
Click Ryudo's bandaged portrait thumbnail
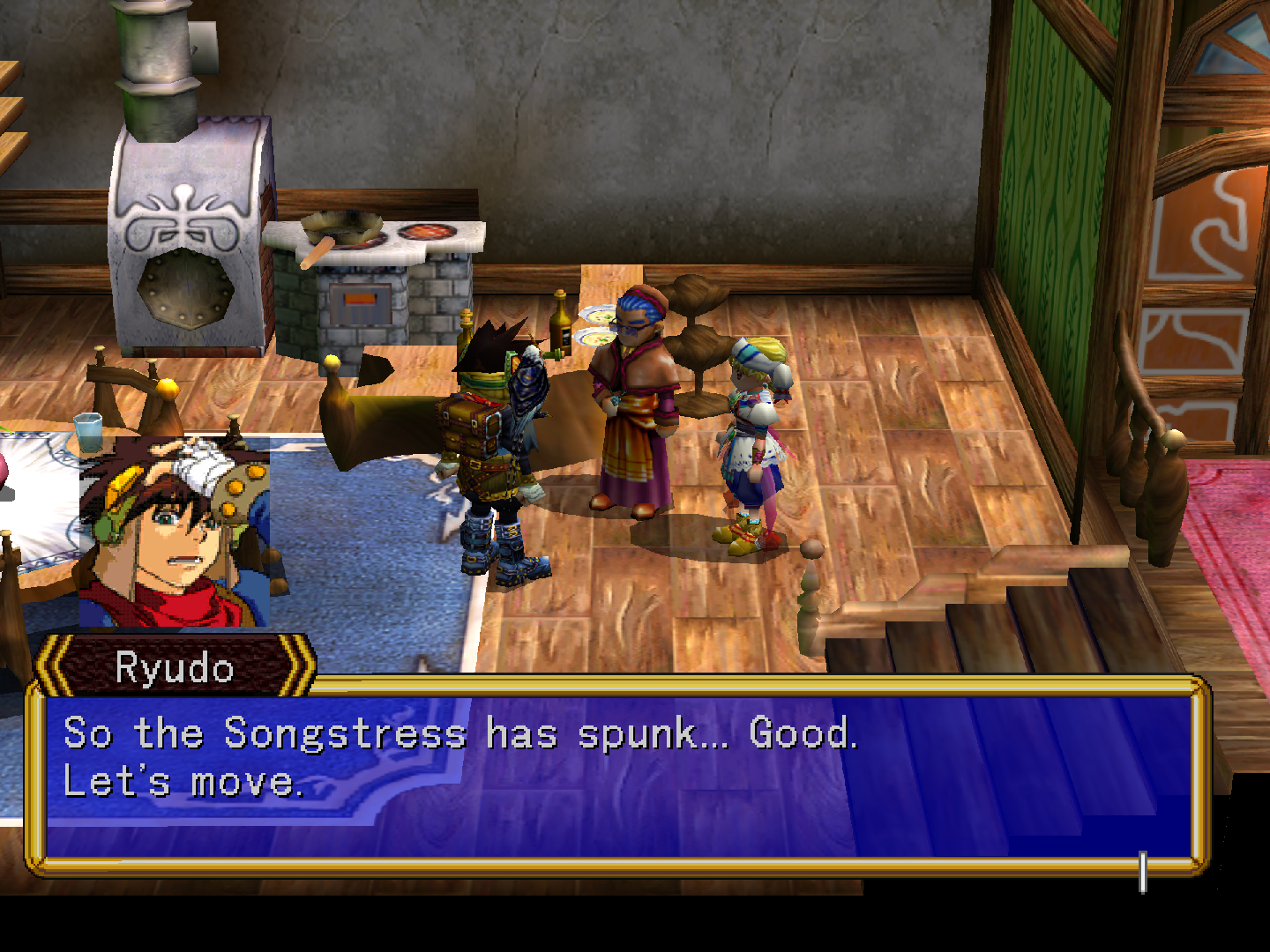tap(174, 532)
